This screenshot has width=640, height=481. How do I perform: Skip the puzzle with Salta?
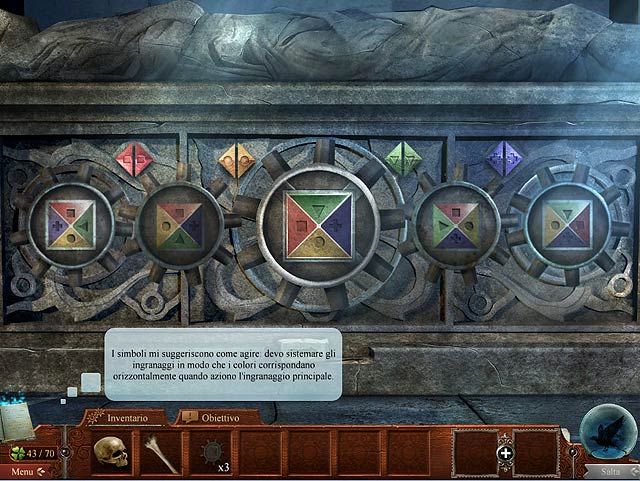(611, 470)
